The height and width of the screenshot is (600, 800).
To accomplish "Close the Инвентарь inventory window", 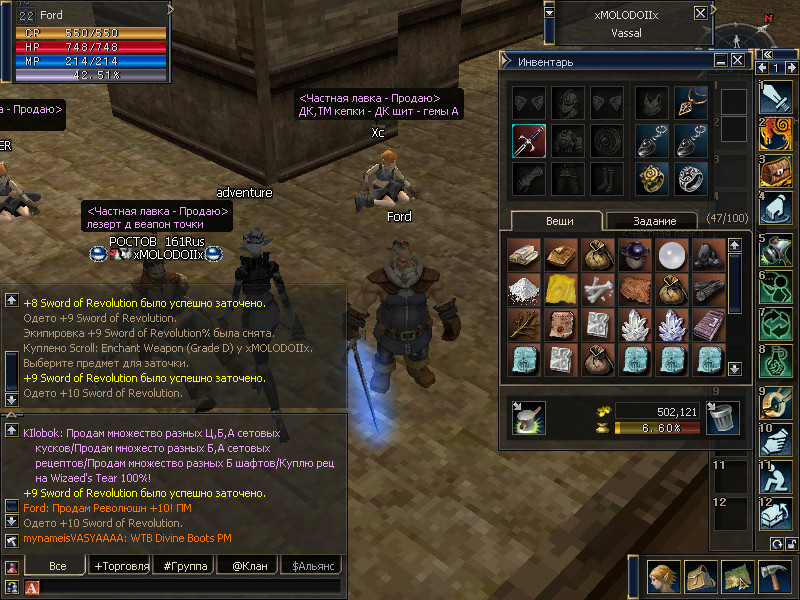I will point(737,61).
